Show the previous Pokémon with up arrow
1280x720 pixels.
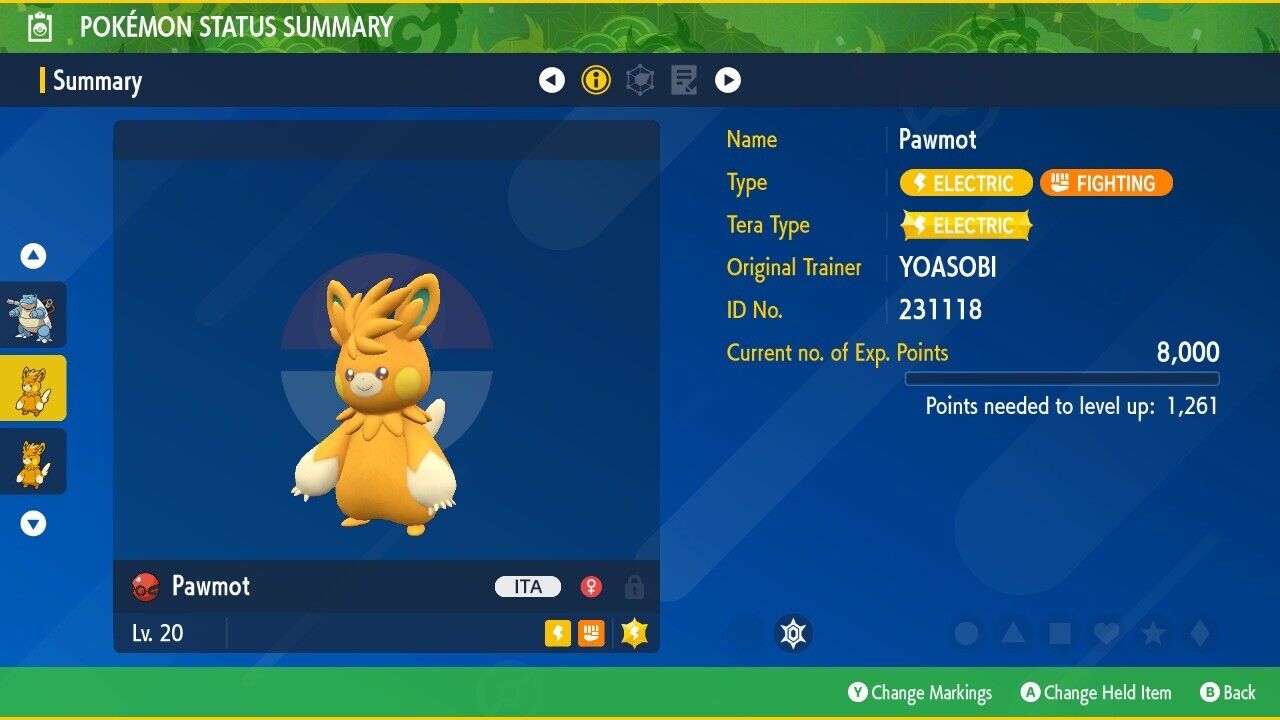[33, 256]
